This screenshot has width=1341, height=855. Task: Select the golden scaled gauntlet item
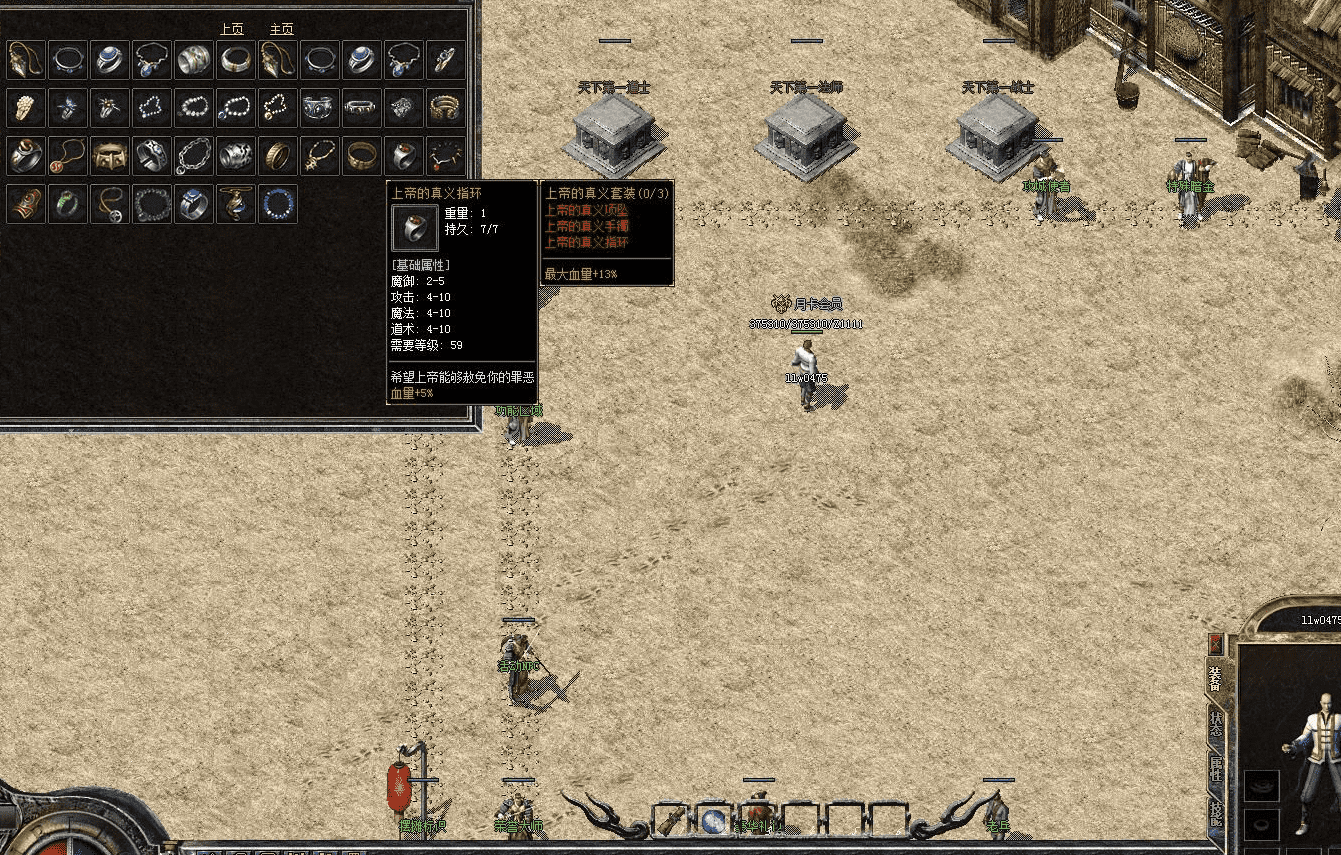click(x=26, y=108)
